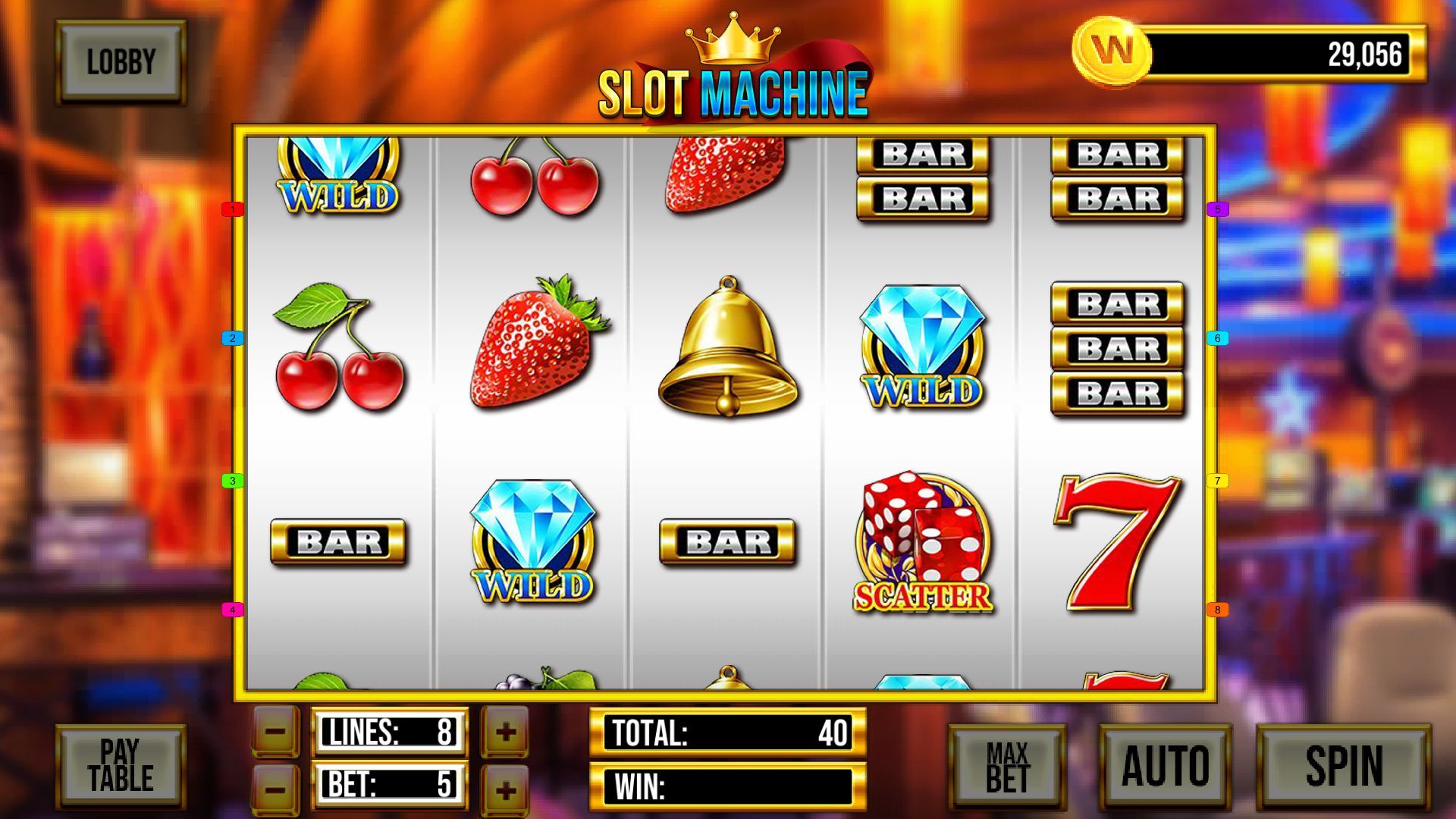This screenshot has height=819, width=1456.
Task: Lower the bet amount
Action: click(x=275, y=789)
